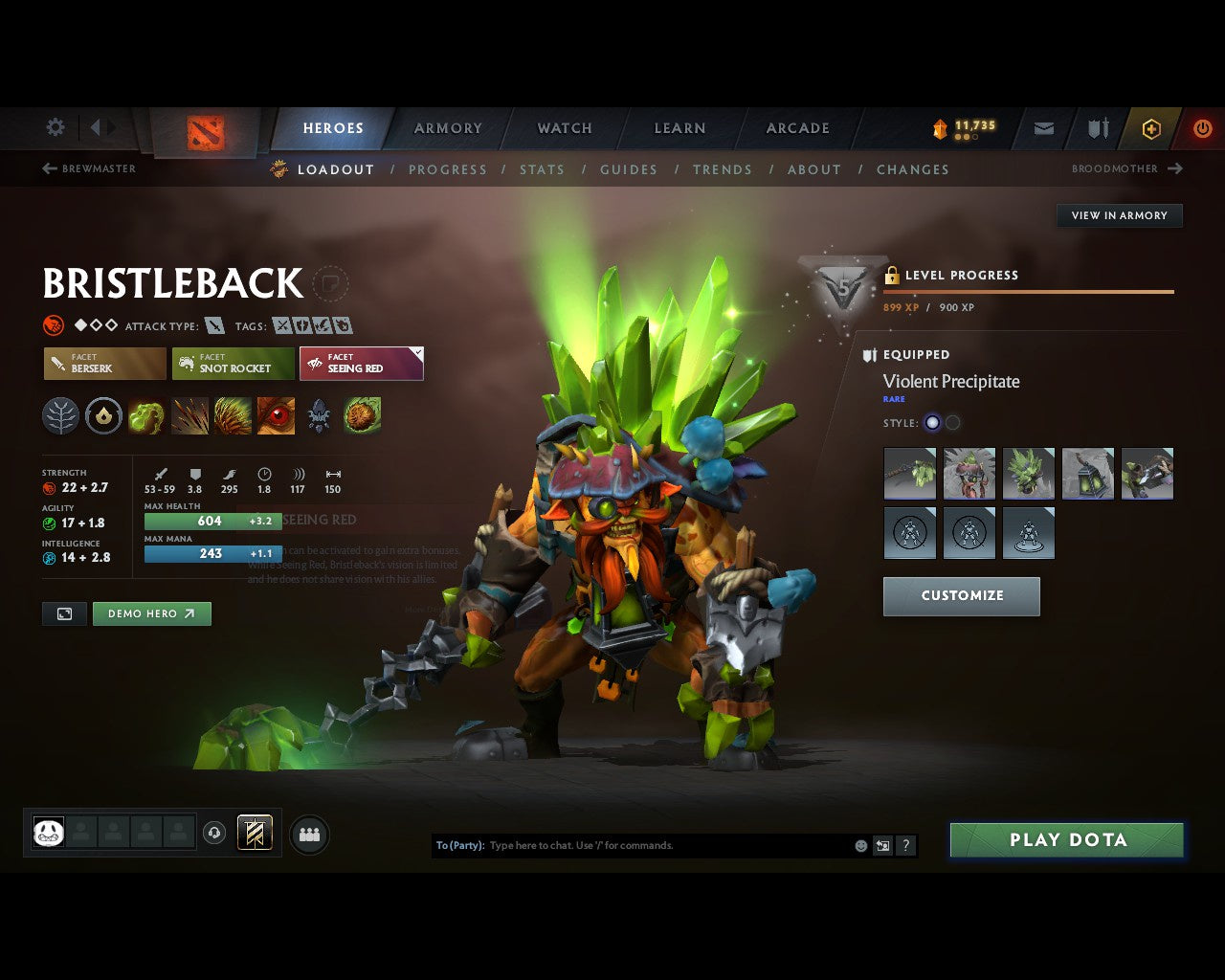The height and width of the screenshot is (980, 1225).
Task: Click the voice chat headphone icon
Action: pyautogui.click(x=215, y=834)
